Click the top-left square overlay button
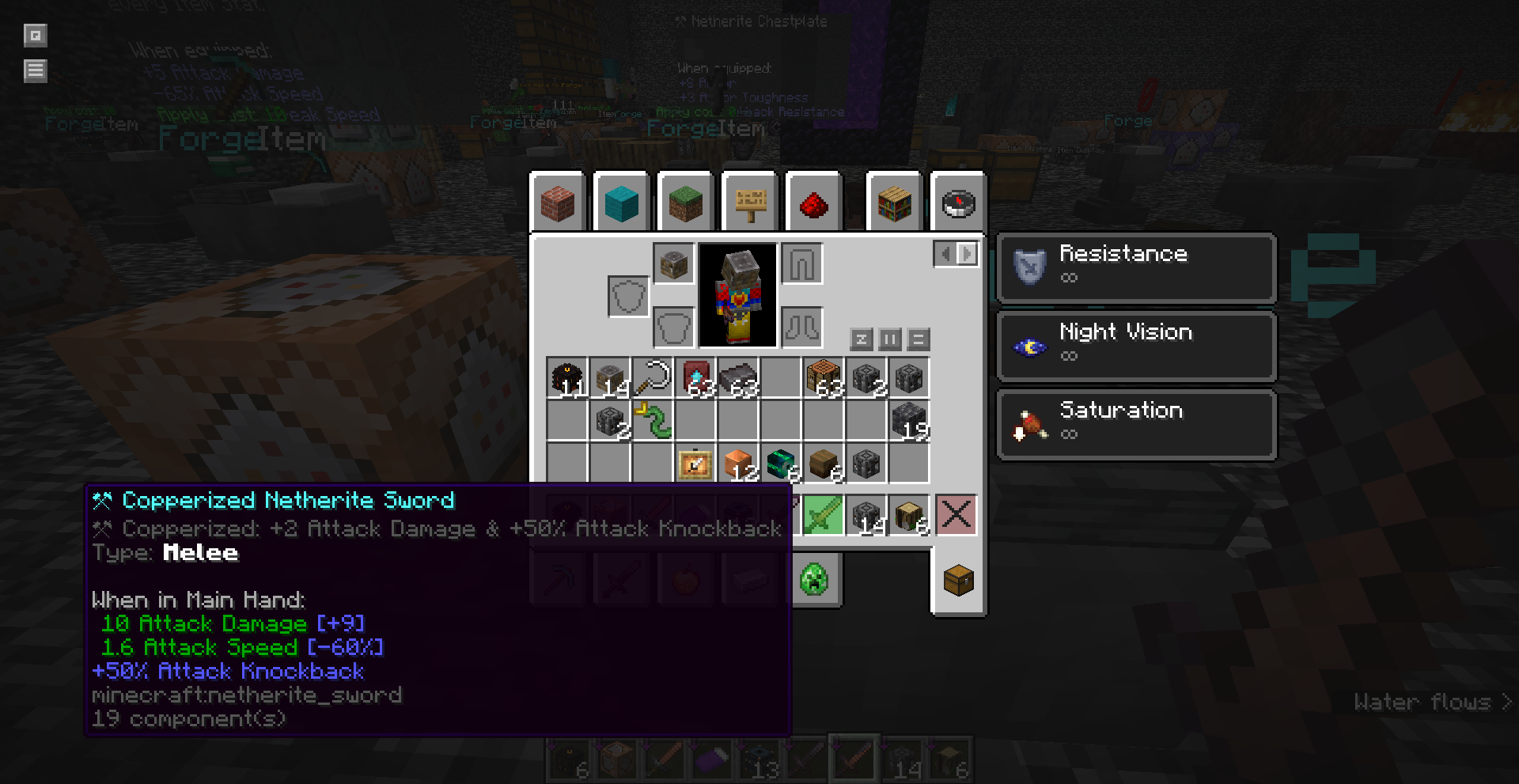The width and height of the screenshot is (1519, 784). click(x=36, y=36)
